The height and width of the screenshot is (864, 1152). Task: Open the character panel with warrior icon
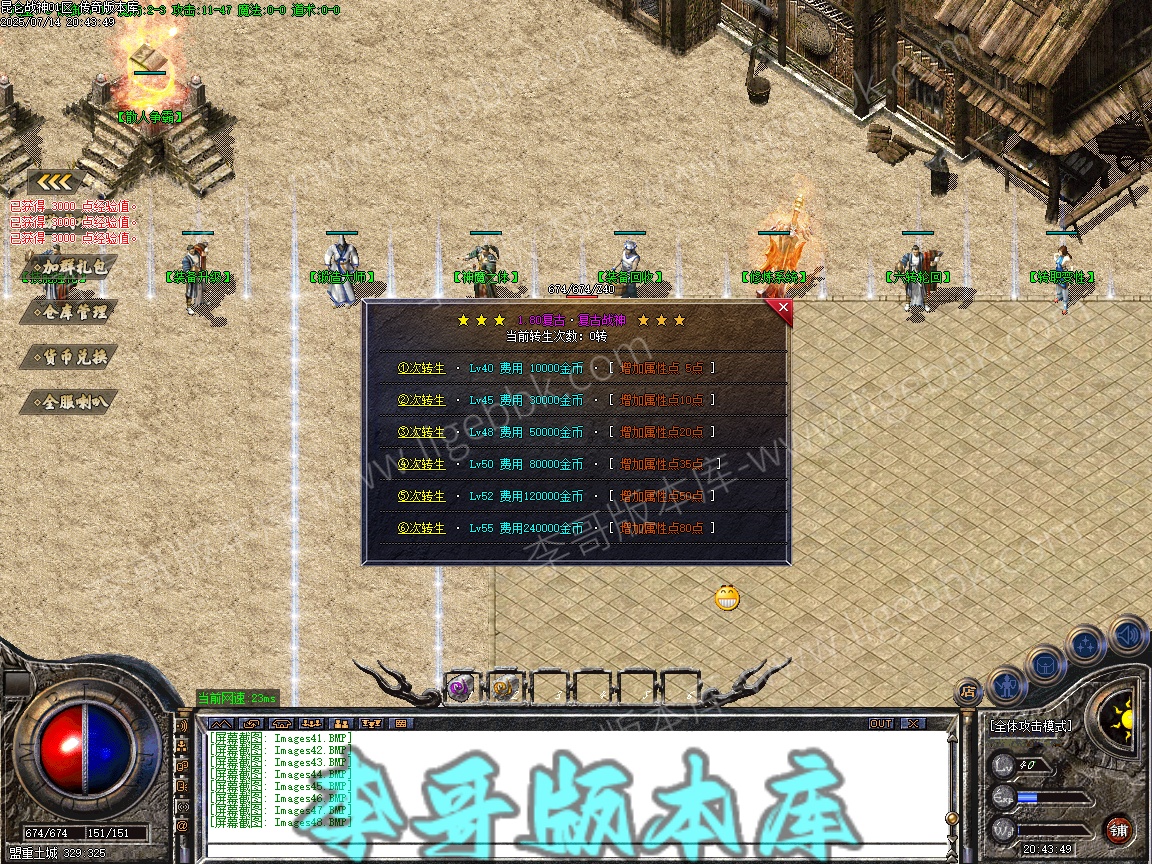[1006, 686]
